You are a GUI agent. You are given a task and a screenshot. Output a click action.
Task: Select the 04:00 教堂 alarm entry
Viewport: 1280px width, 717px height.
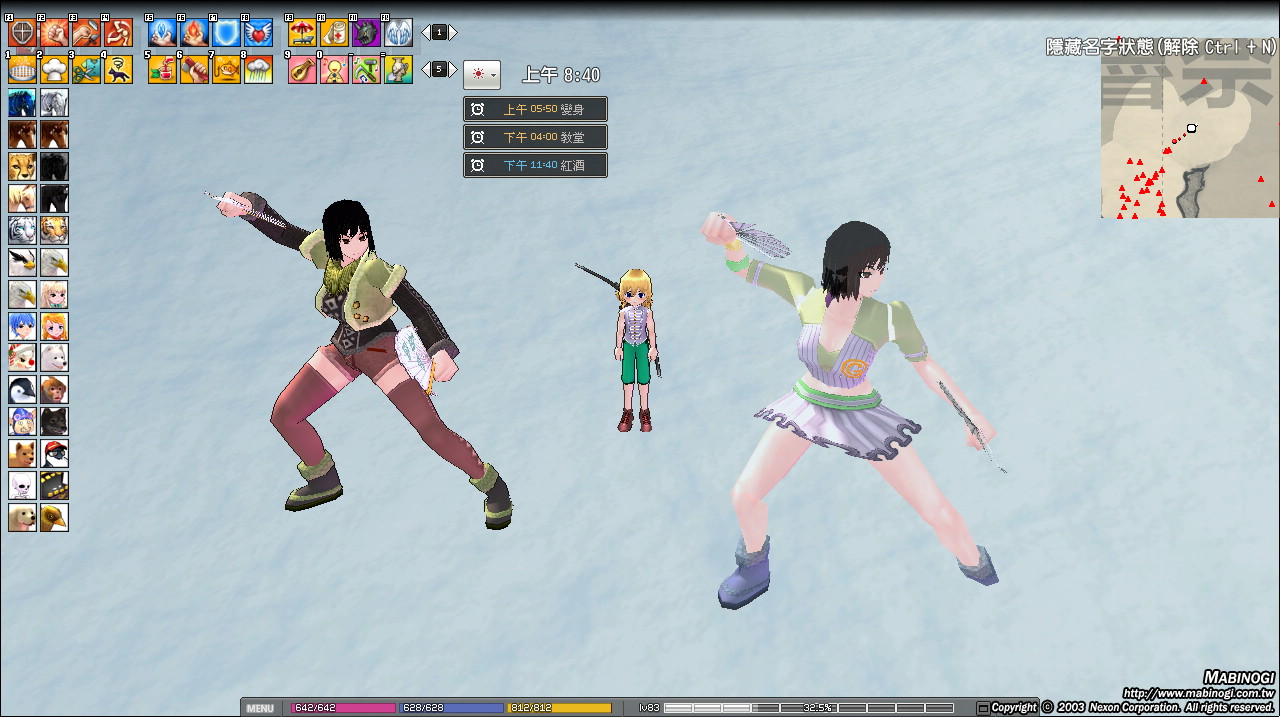[x=535, y=137]
